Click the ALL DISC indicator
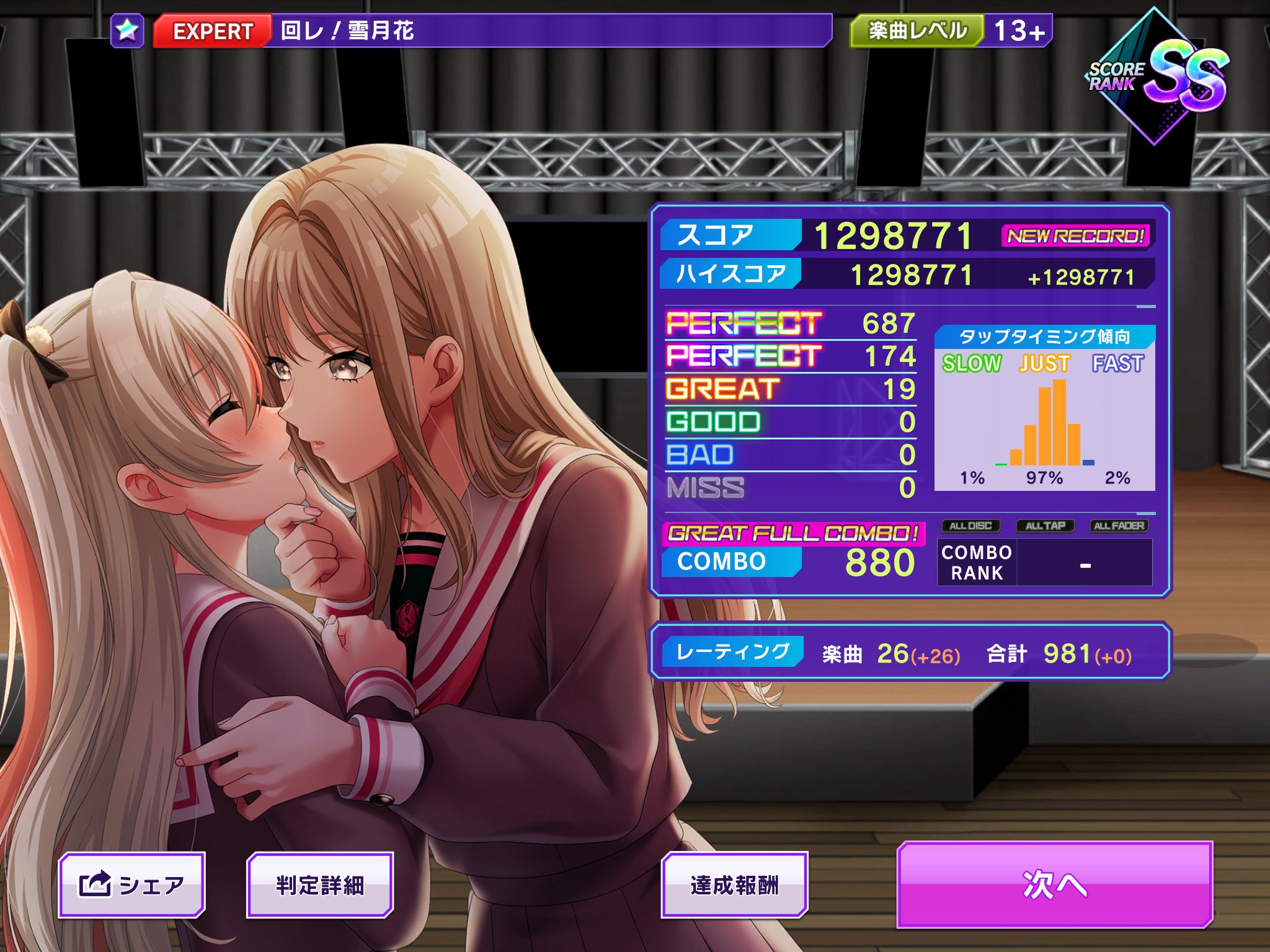 coord(970,525)
